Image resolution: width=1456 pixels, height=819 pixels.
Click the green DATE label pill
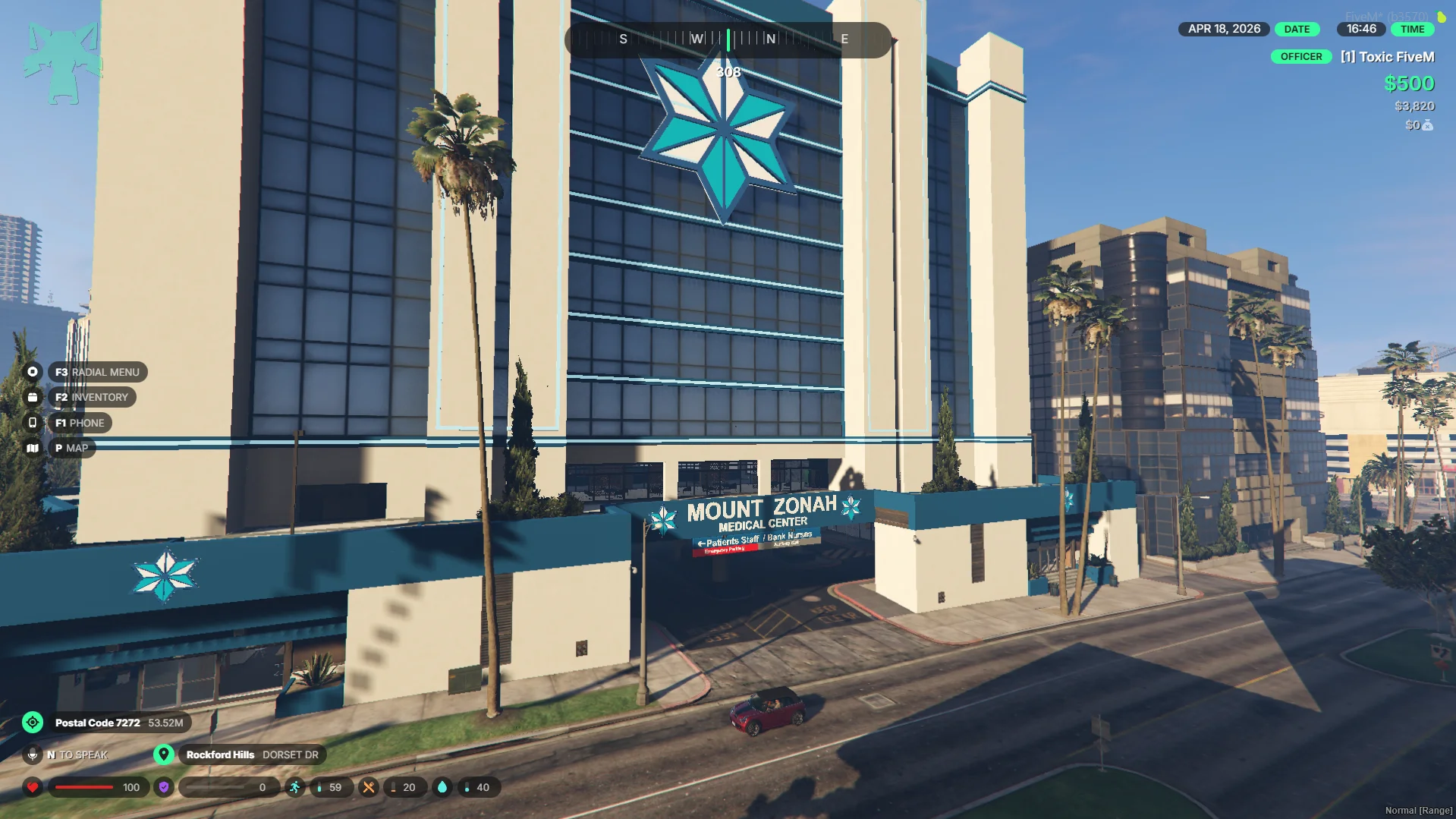[1297, 29]
